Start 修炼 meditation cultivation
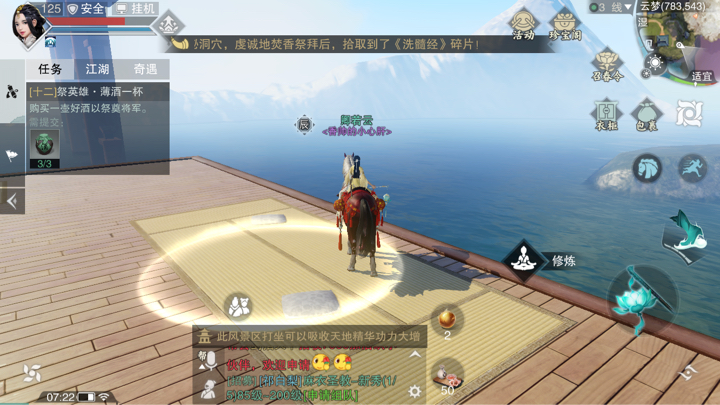 (521, 260)
